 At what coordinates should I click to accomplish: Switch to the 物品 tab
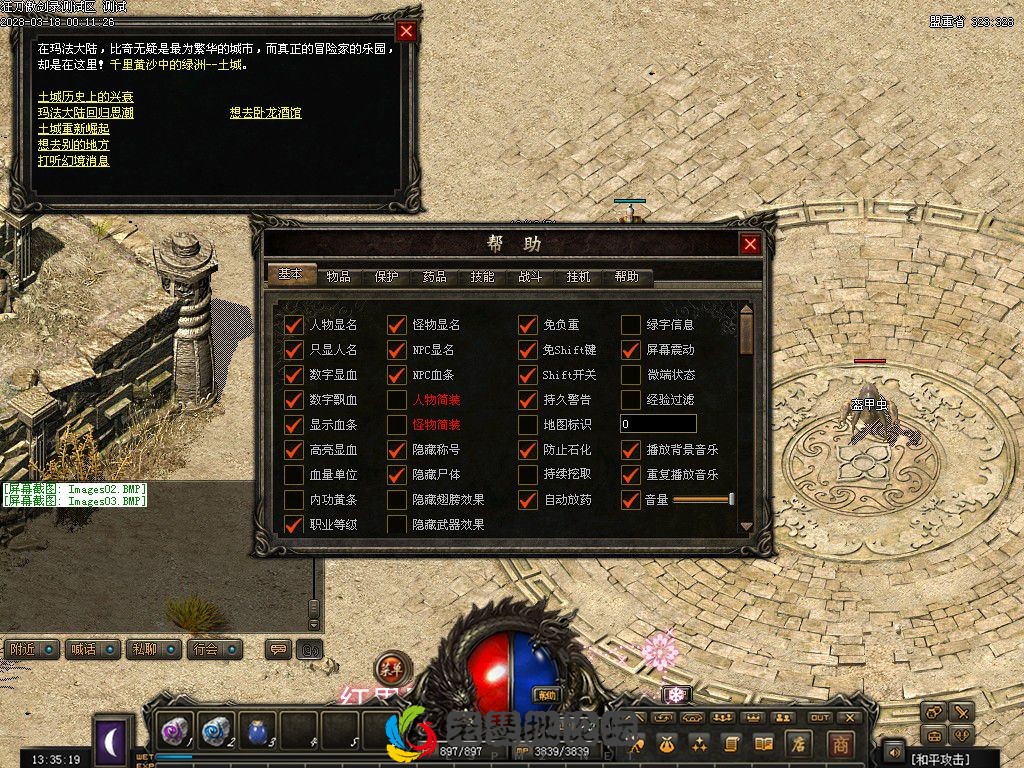point(338,277)
